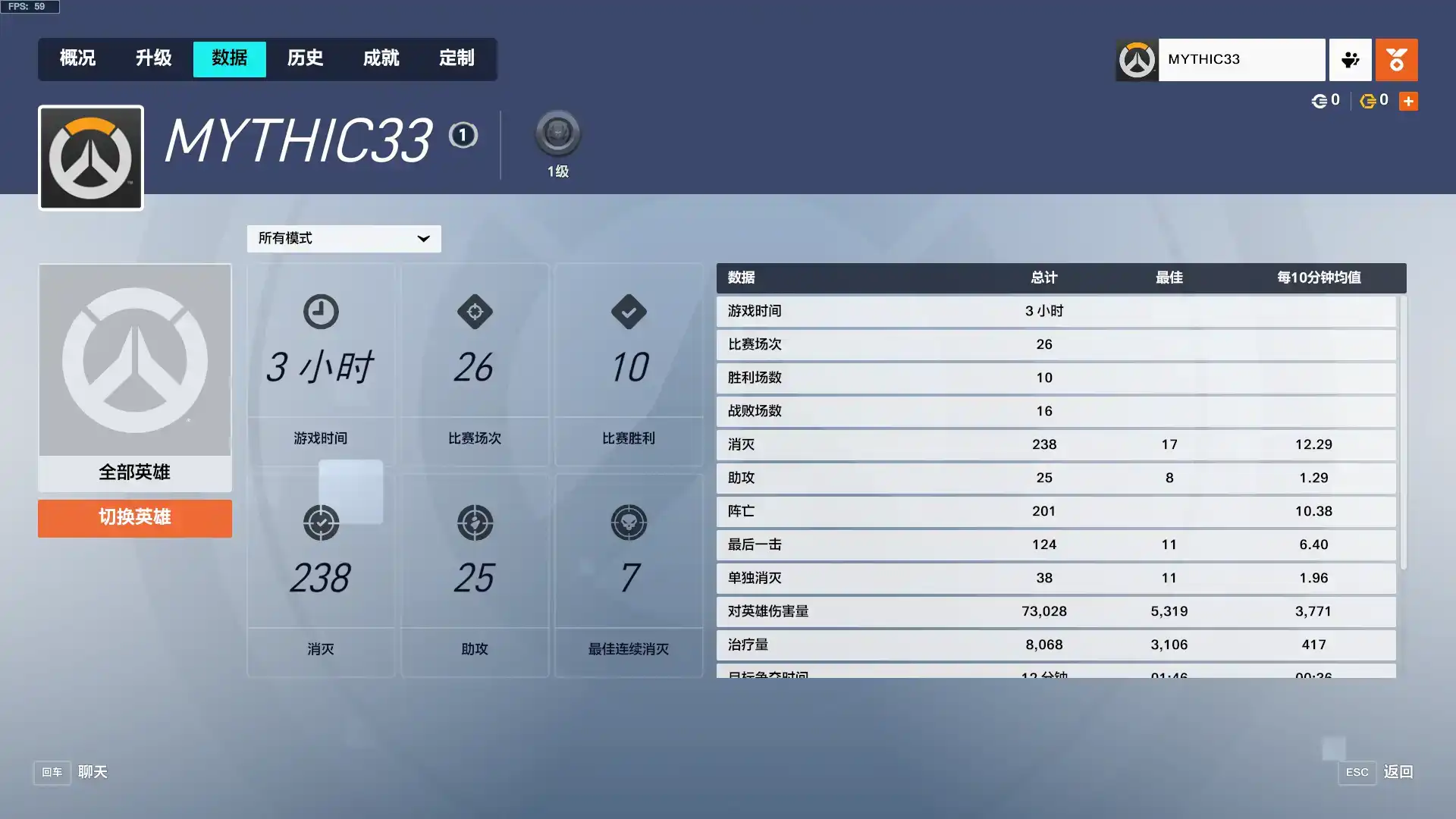Show the 成就 tab
The width and height of the screenshot is (1456, 819).
tap(381, 58)
